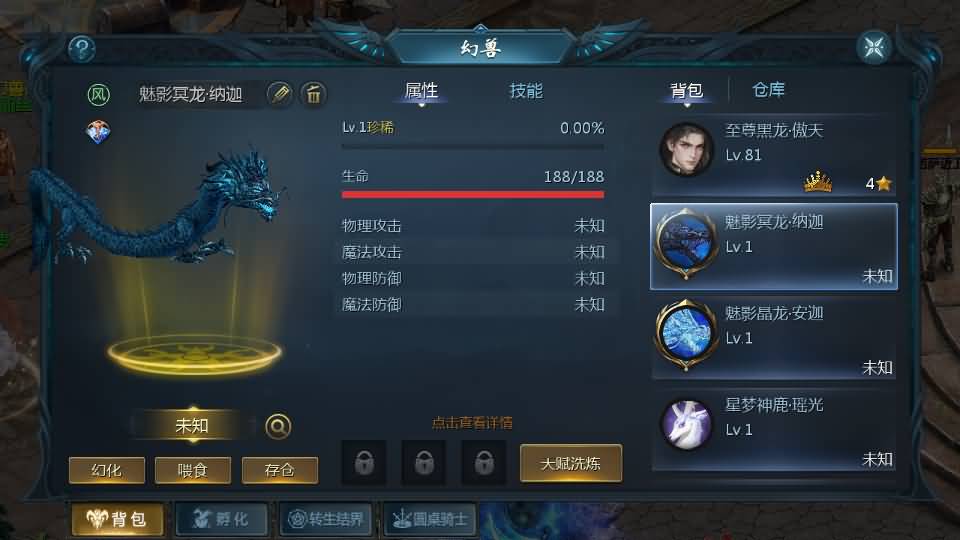Close the 幻兽 pet window
This screenshot has height=540, width=960.
point(873,47)
